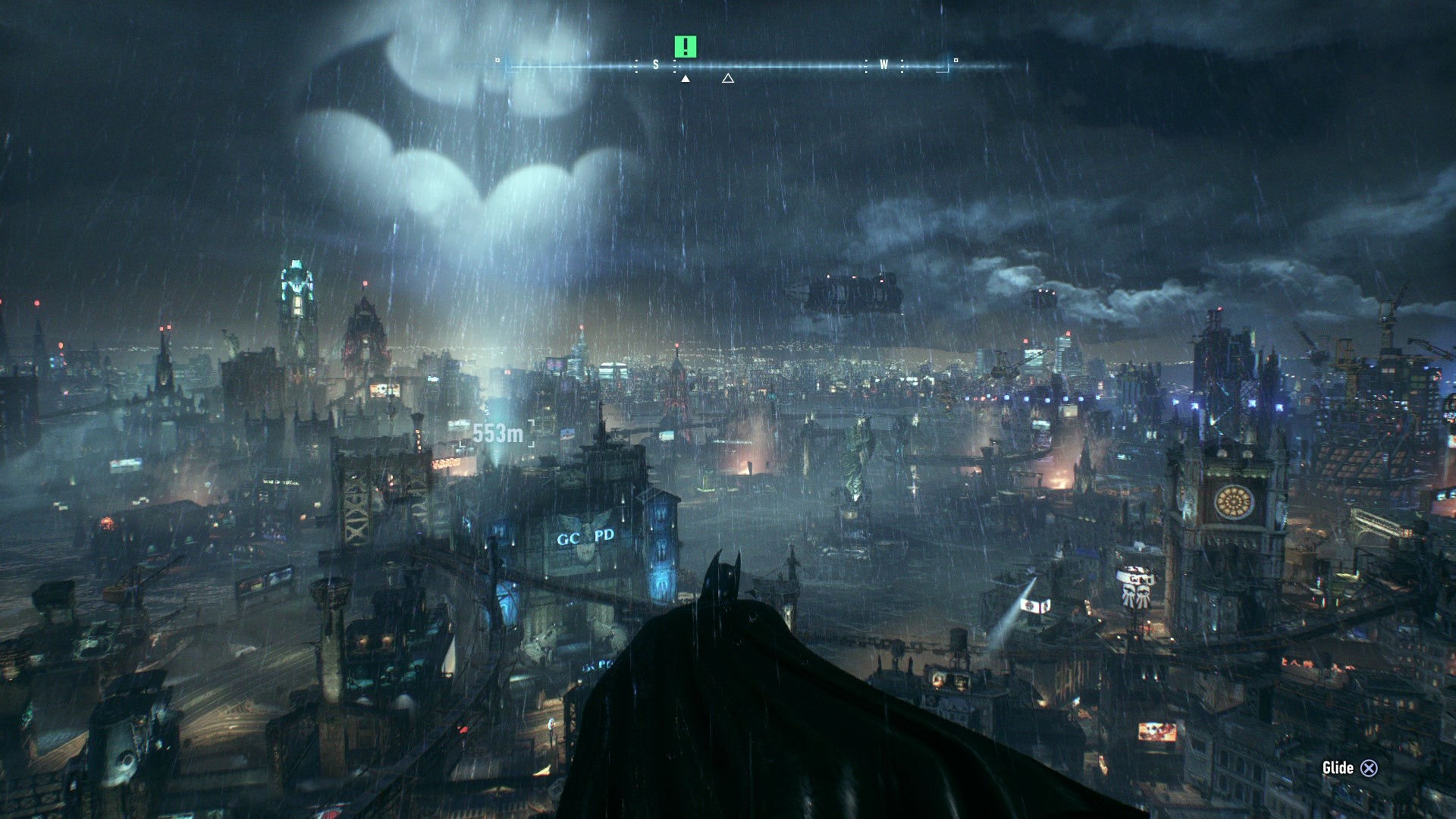Select the hollow triangle compass marker
Screen dimensions: 1456x819
(728, 78)
